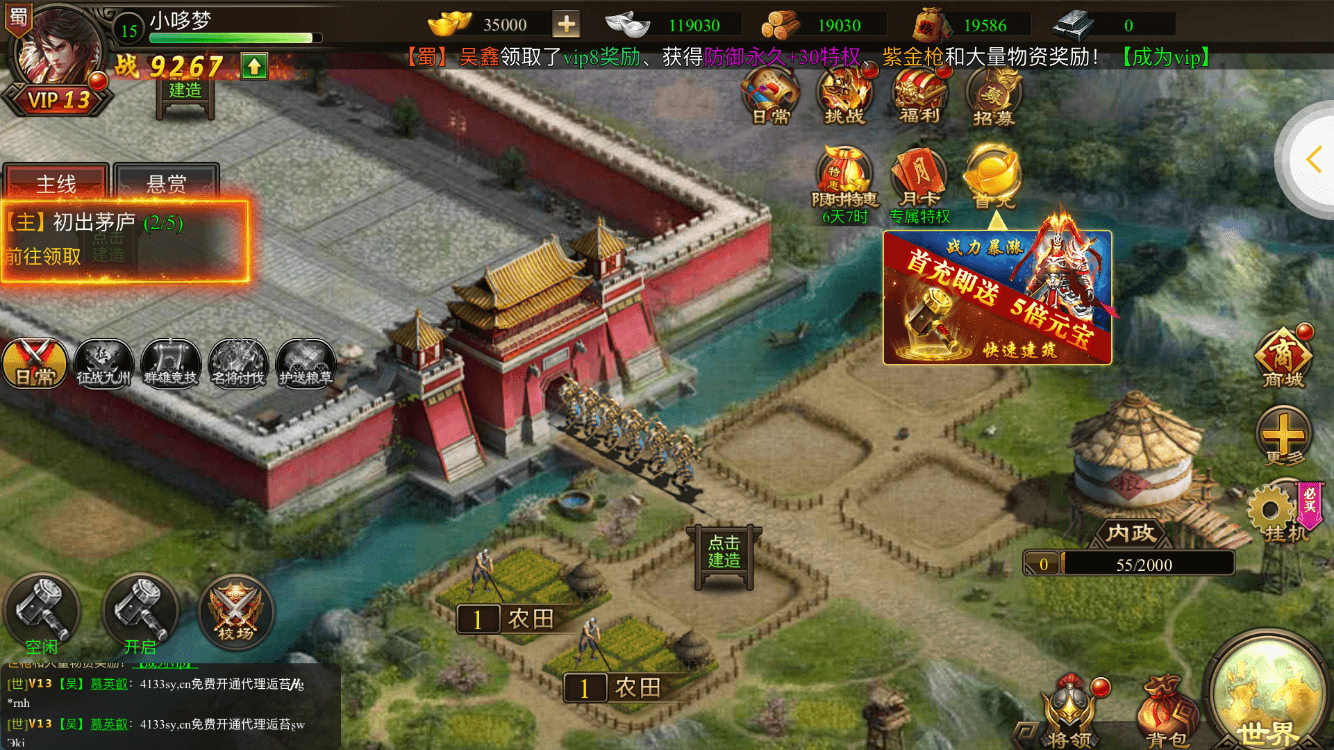
Task: Expand the 更多 more options button
Action: pyautogui.click(x=1283, y=435)
